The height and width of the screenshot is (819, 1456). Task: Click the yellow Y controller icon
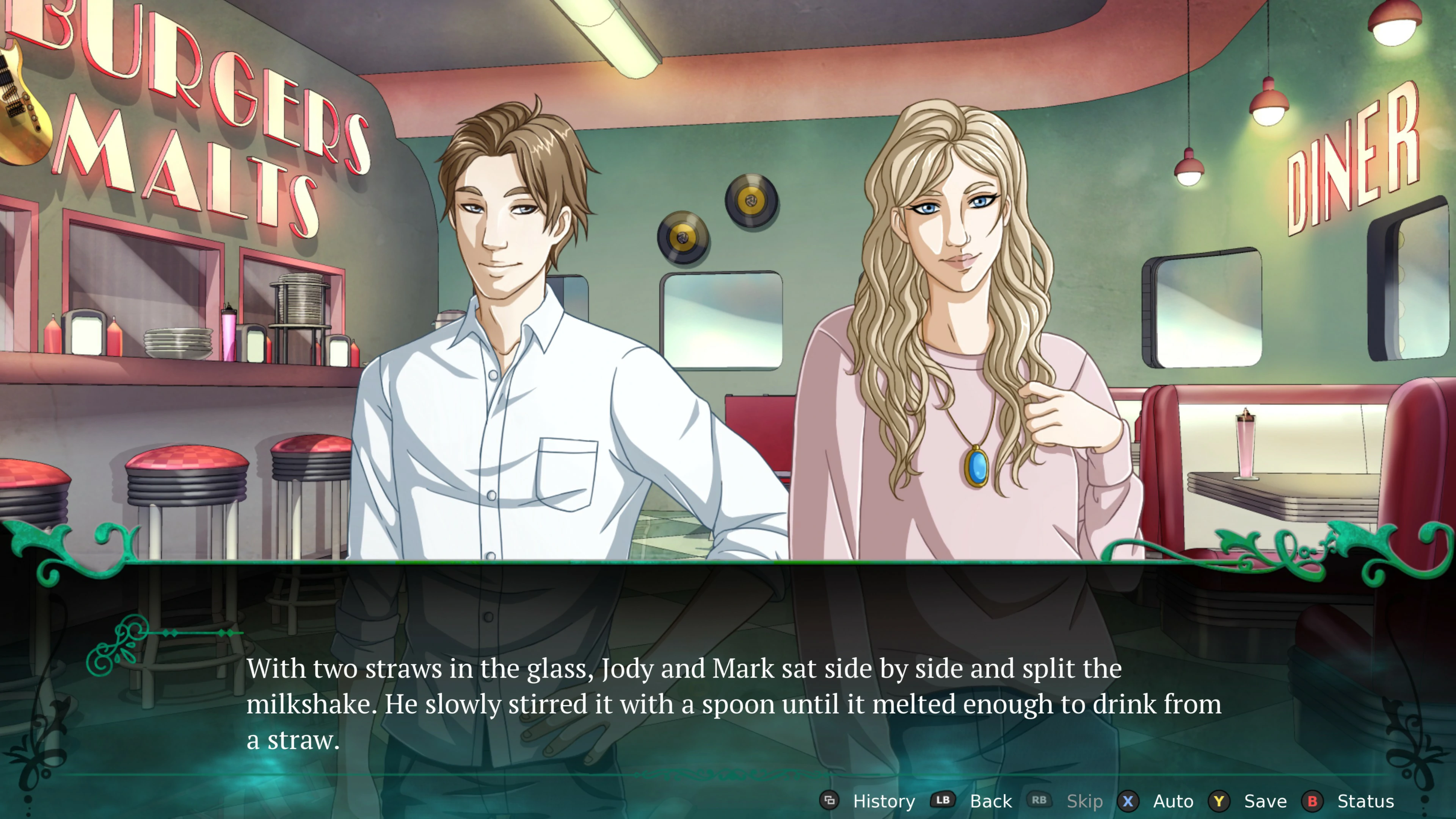[1219, 801]
